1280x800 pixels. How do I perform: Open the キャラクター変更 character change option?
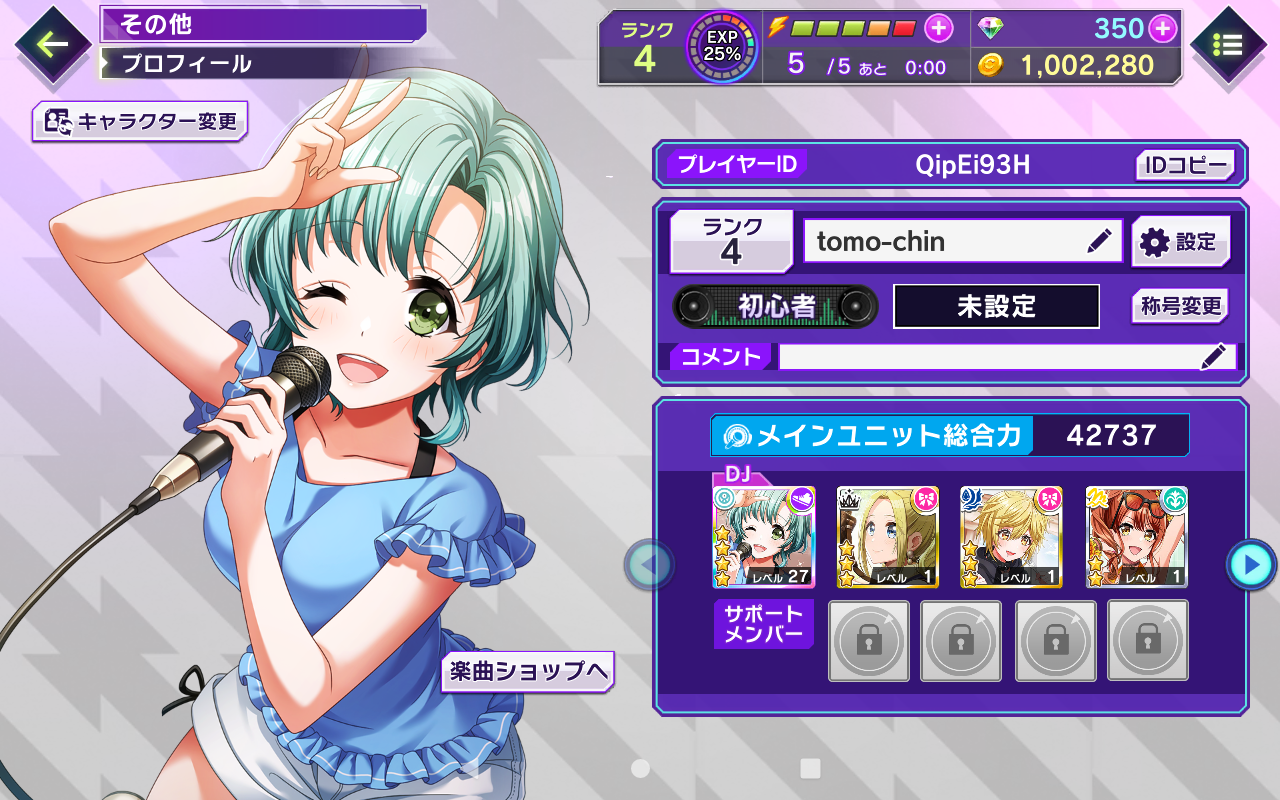140,122
